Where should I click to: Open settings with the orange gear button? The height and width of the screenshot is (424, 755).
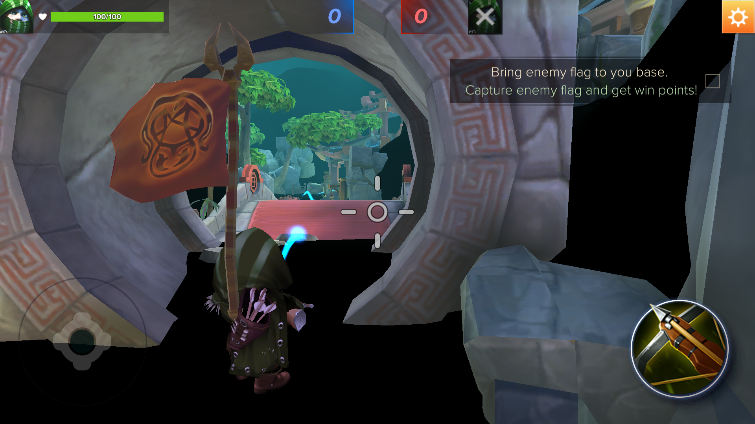(x=738, y=17)
